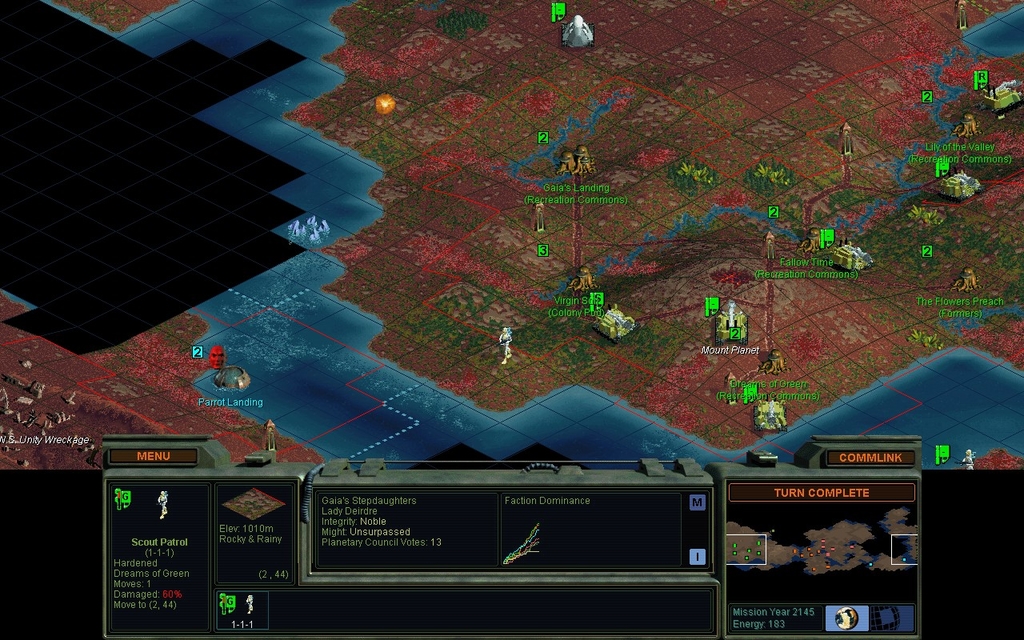Open the MENU button
This screenshot has width=1024, height=640.
point(153,456)
